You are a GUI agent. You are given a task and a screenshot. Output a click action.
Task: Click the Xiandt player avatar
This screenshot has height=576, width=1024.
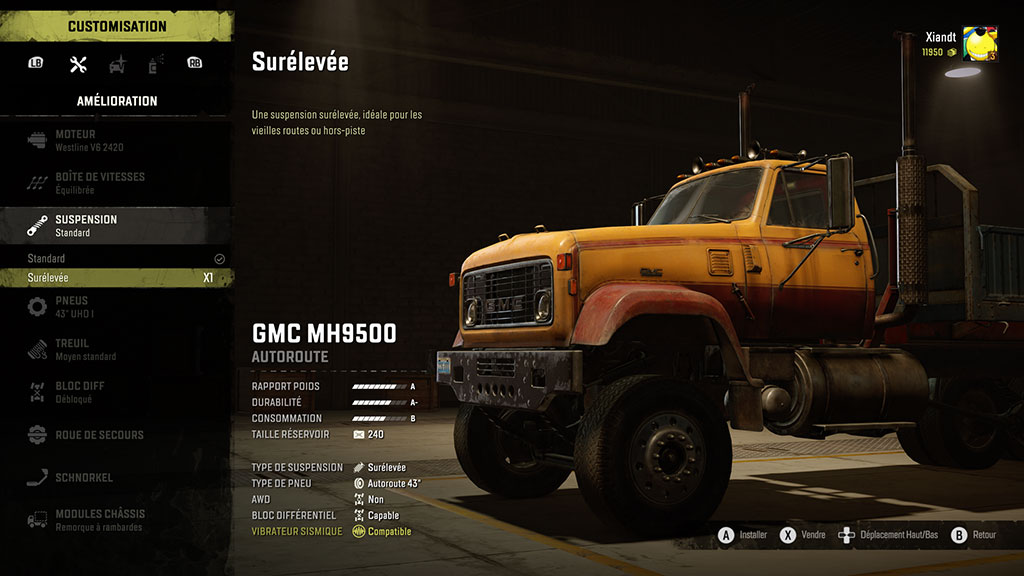tap(977, 45)
